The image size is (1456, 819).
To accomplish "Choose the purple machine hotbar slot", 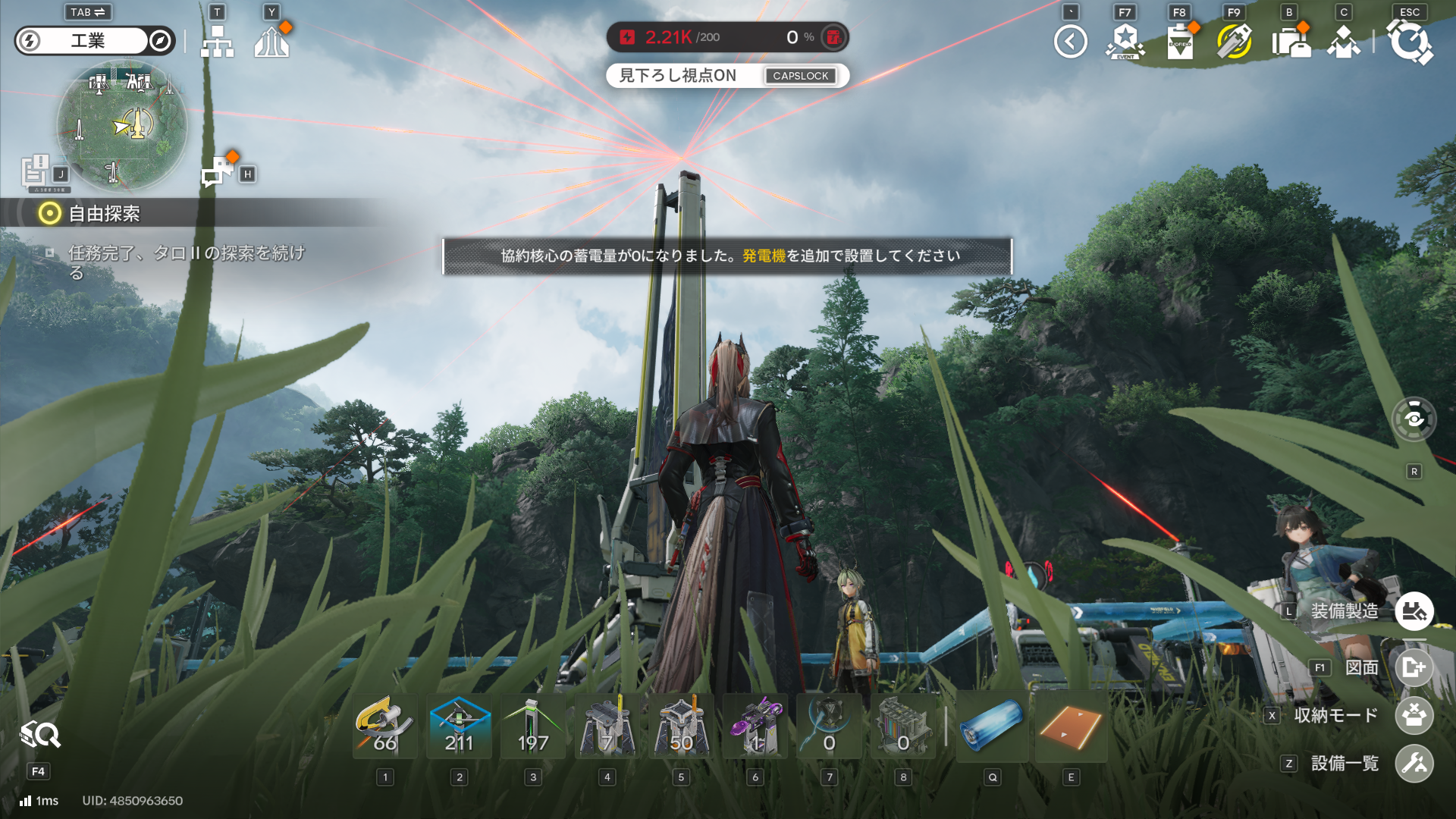I will pyautogui.click(x=755, y=726).
